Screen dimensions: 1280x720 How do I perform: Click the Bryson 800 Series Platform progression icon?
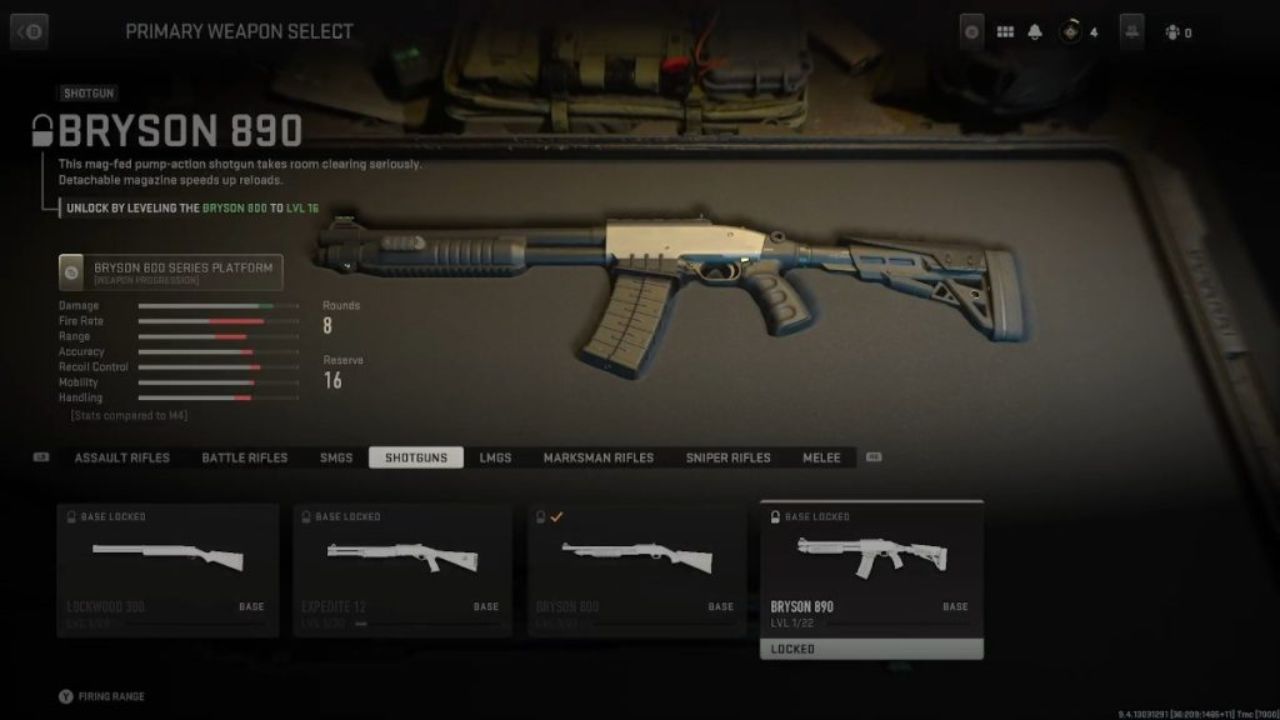click(69, 271)
